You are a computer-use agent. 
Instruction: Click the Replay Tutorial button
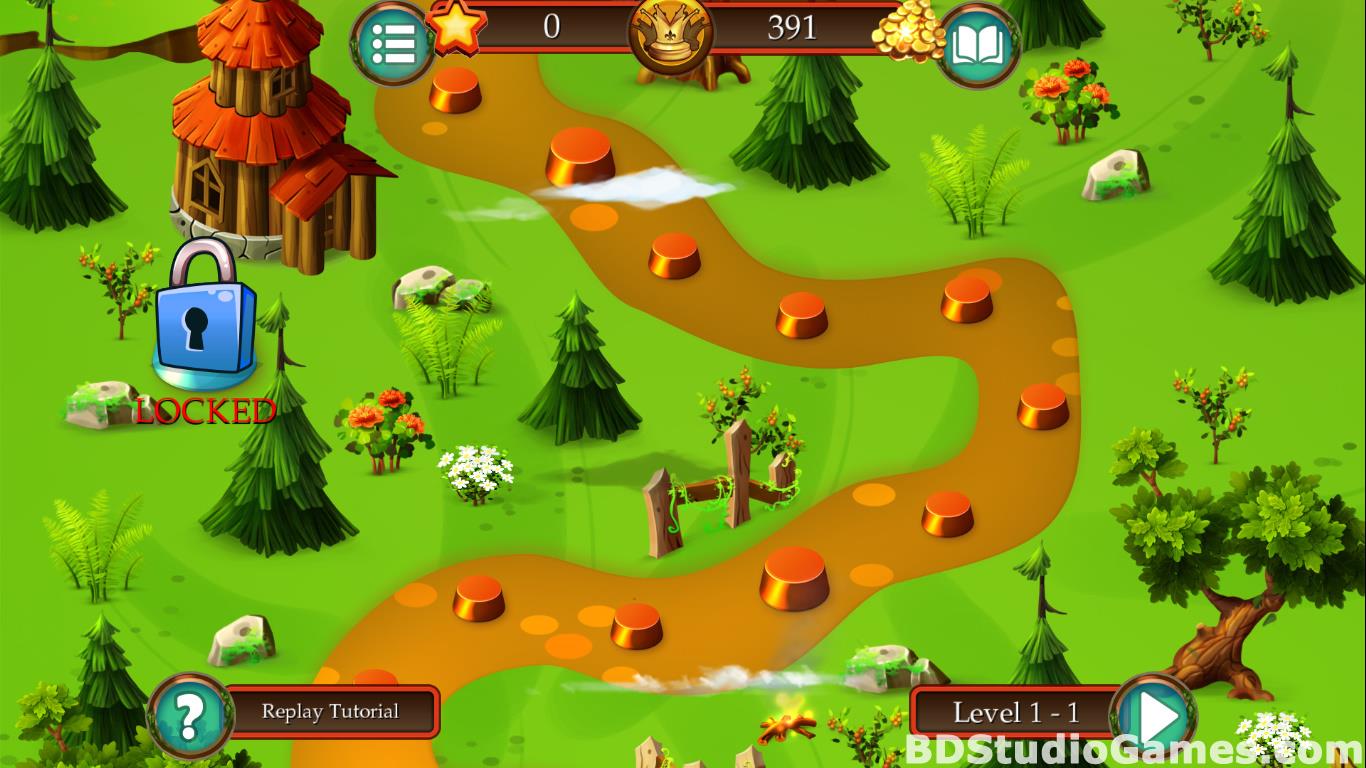pos(331,712)
